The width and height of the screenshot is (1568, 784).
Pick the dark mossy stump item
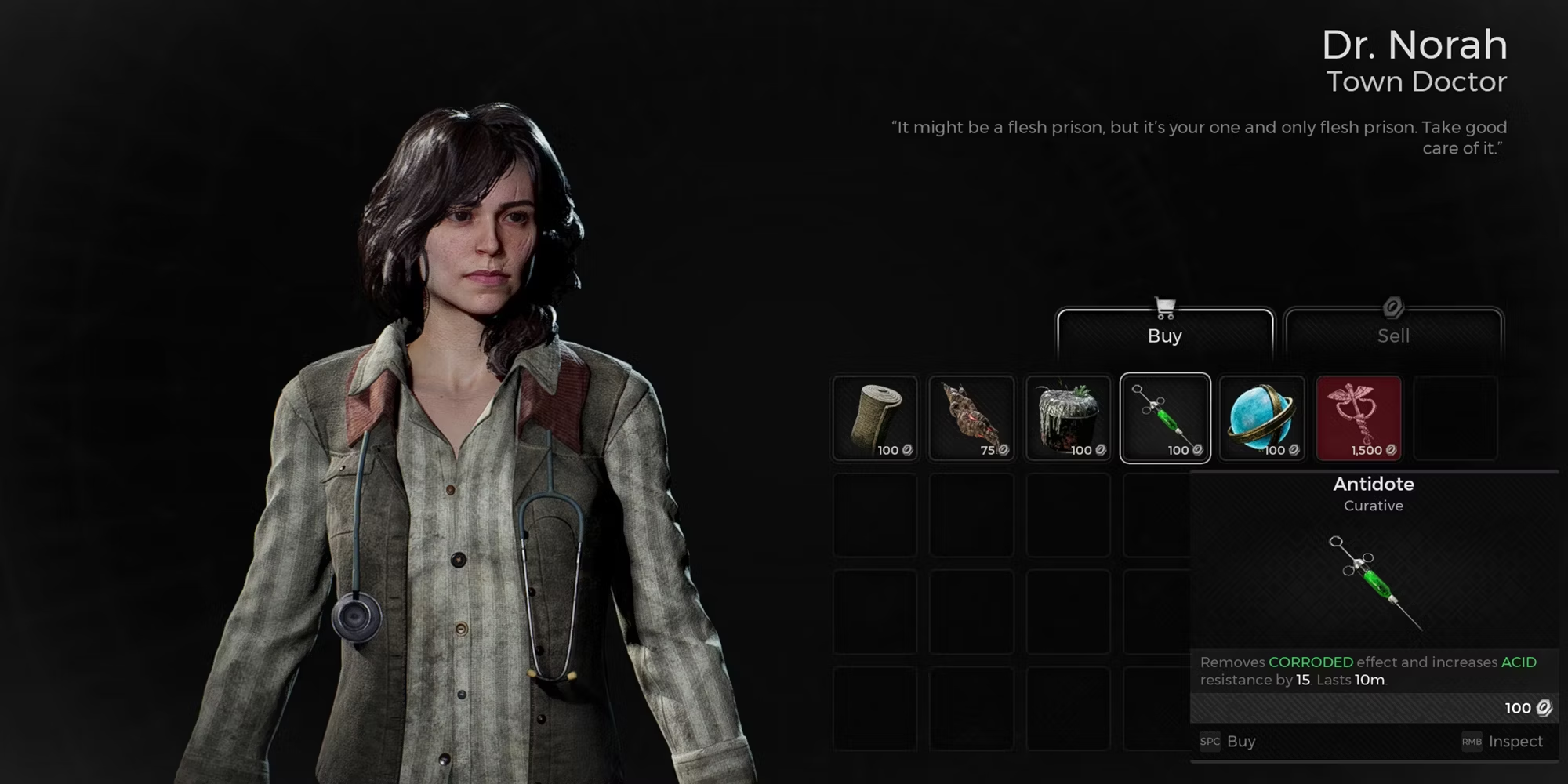[1068, 418]
